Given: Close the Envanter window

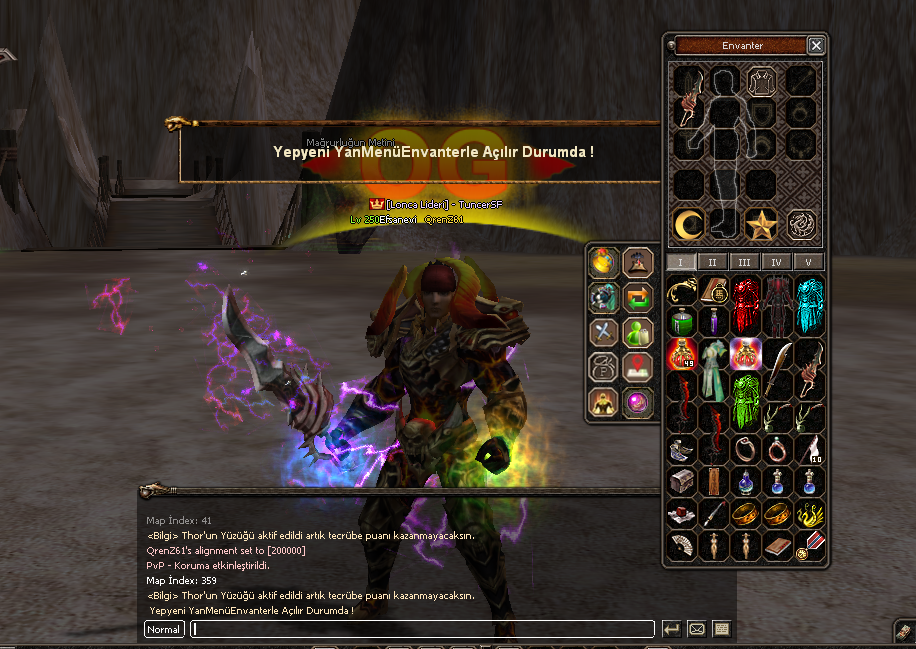Looking at the screenshot, I should coord(816,46).
